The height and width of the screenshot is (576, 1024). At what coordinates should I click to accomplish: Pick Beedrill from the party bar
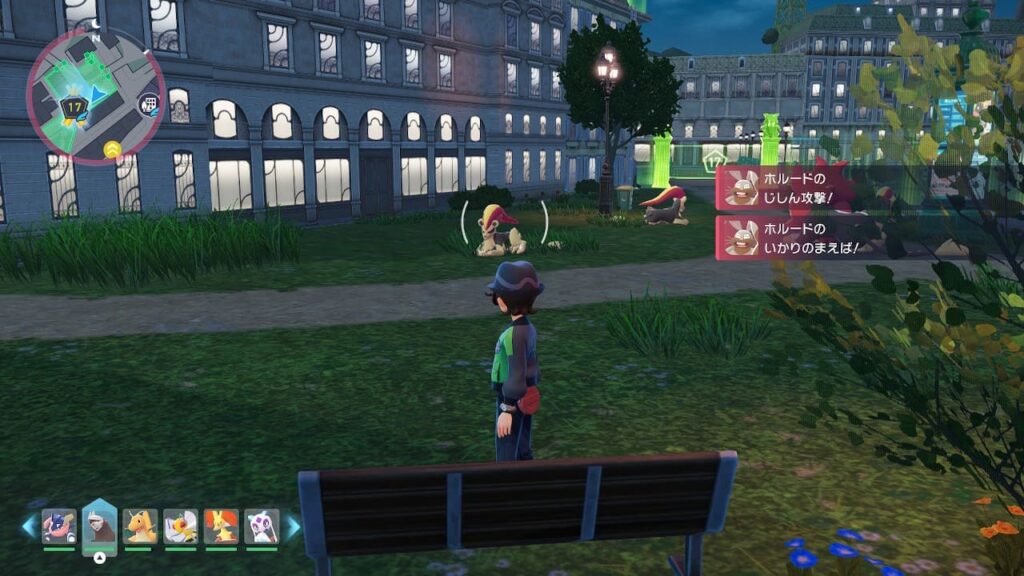[181, 526]
